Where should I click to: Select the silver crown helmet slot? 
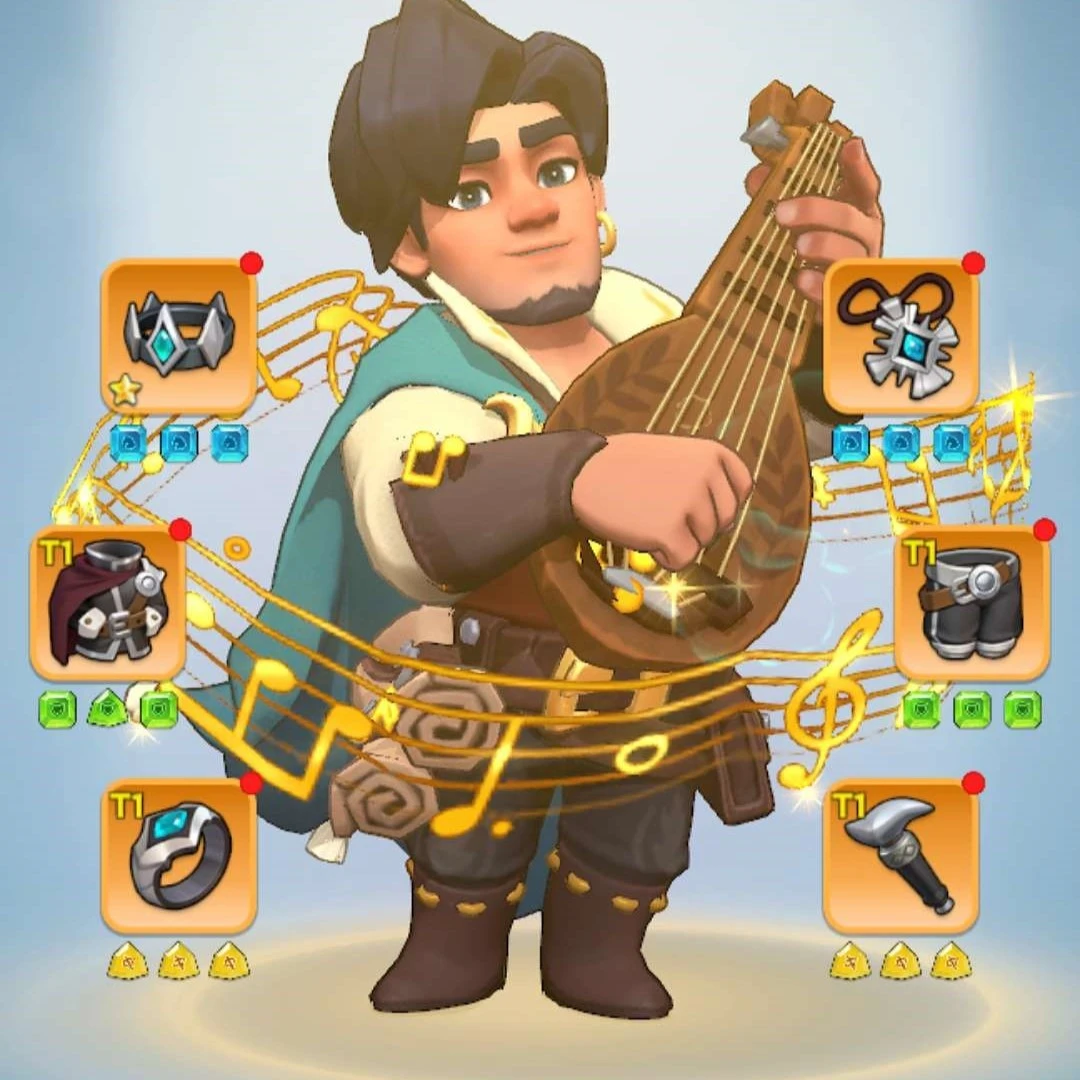[179, 337]
